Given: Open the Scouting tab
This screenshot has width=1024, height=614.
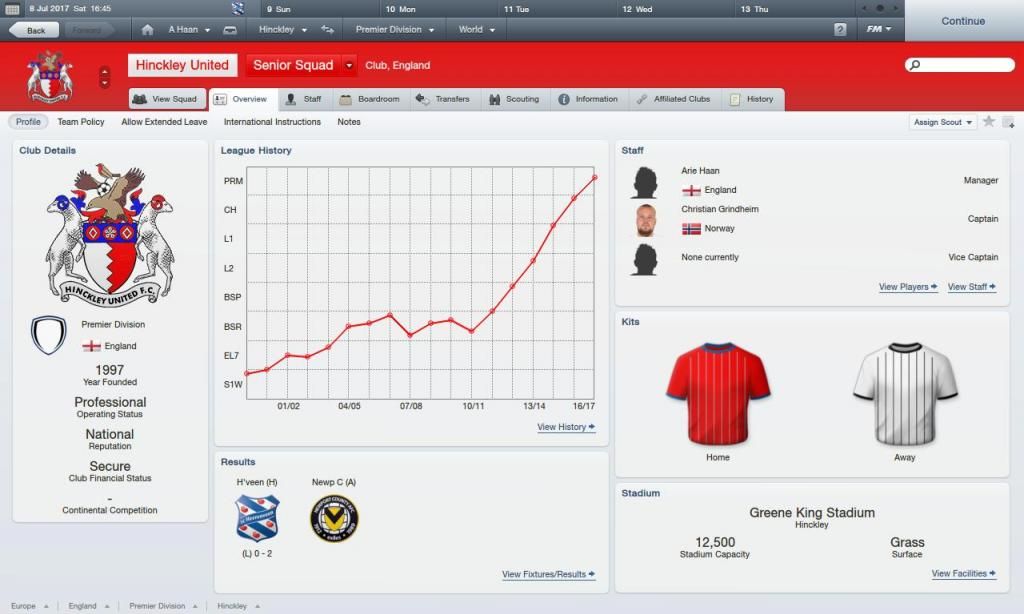Looking at the screenshot, I should point(514,99).
